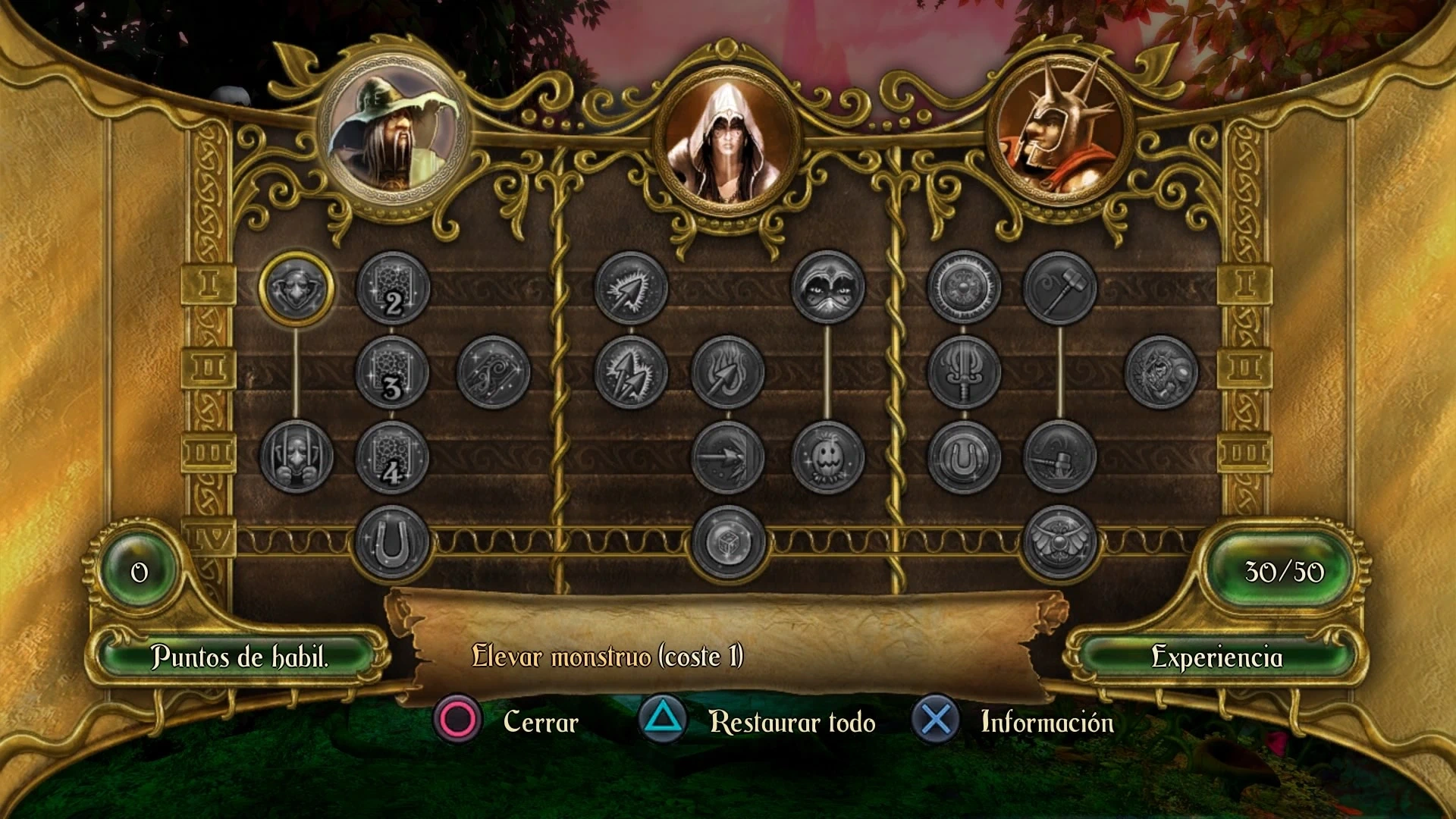
Task: Pick the wizard's 4-box conjure skill
Action: 392,457
